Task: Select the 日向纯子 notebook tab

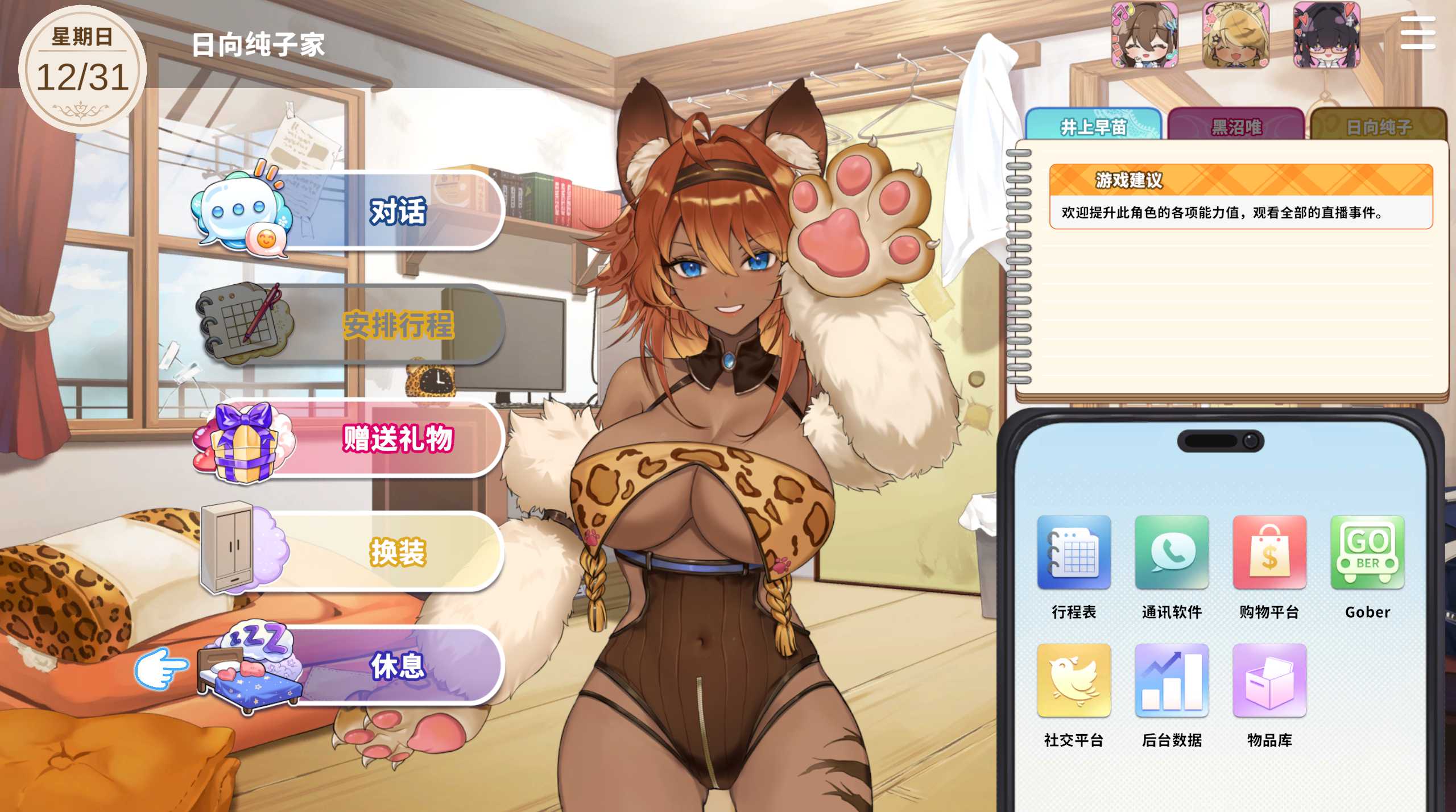Action: click(x=1378, y=126)
